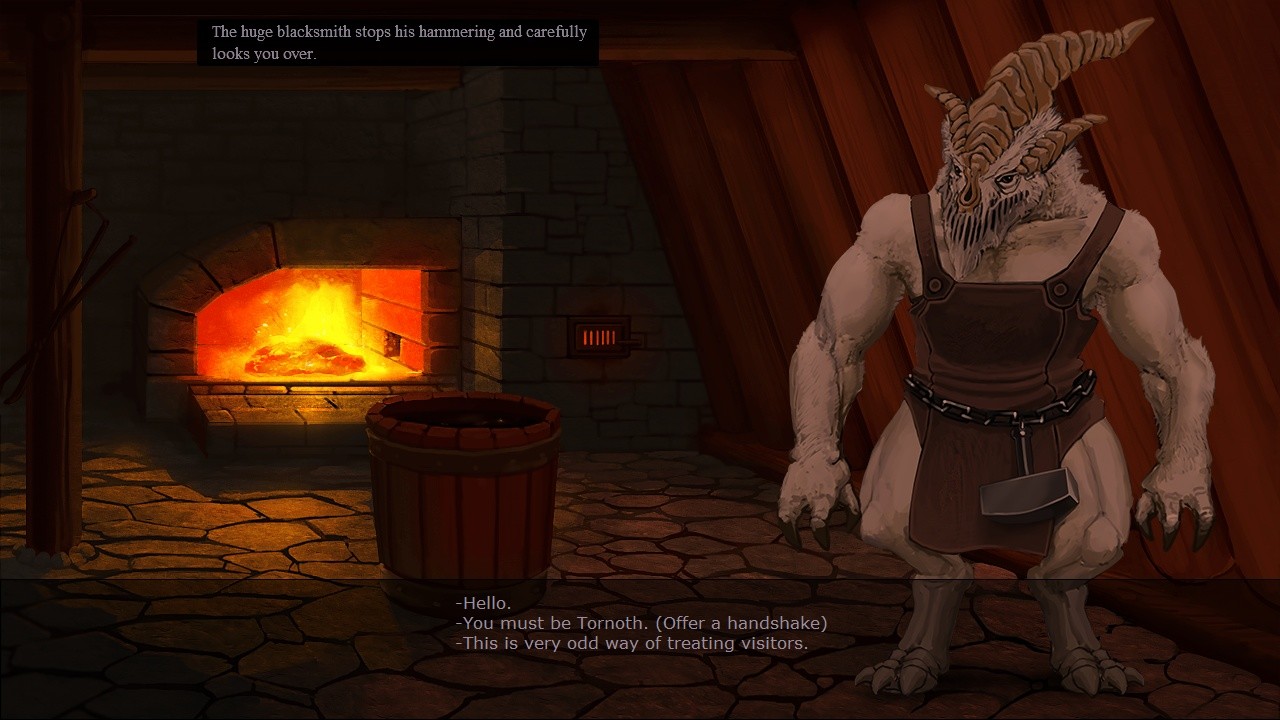
Task: Choose the "Hello." dialogue reply
Action: [x=483, y=603]
